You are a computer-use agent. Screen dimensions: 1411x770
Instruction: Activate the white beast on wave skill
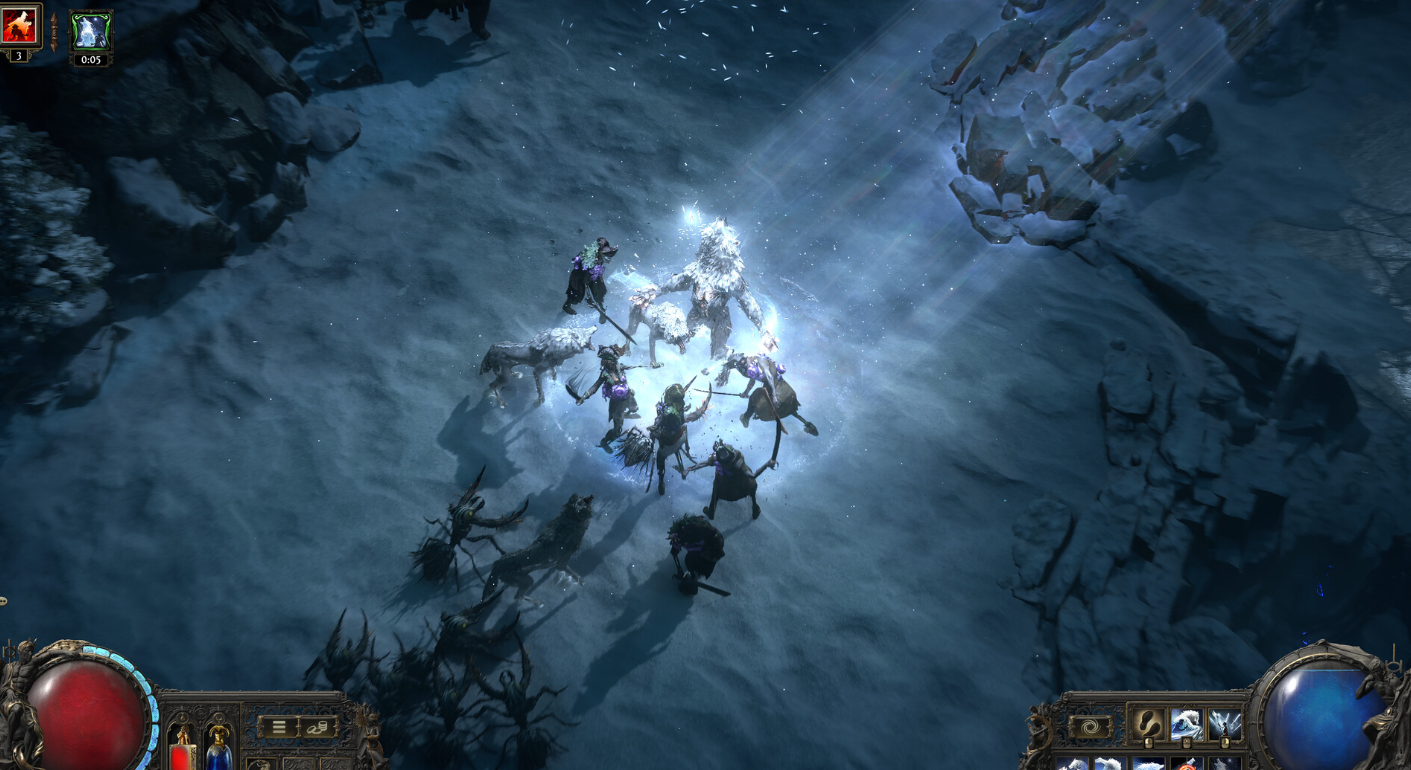click(1187, 724)
